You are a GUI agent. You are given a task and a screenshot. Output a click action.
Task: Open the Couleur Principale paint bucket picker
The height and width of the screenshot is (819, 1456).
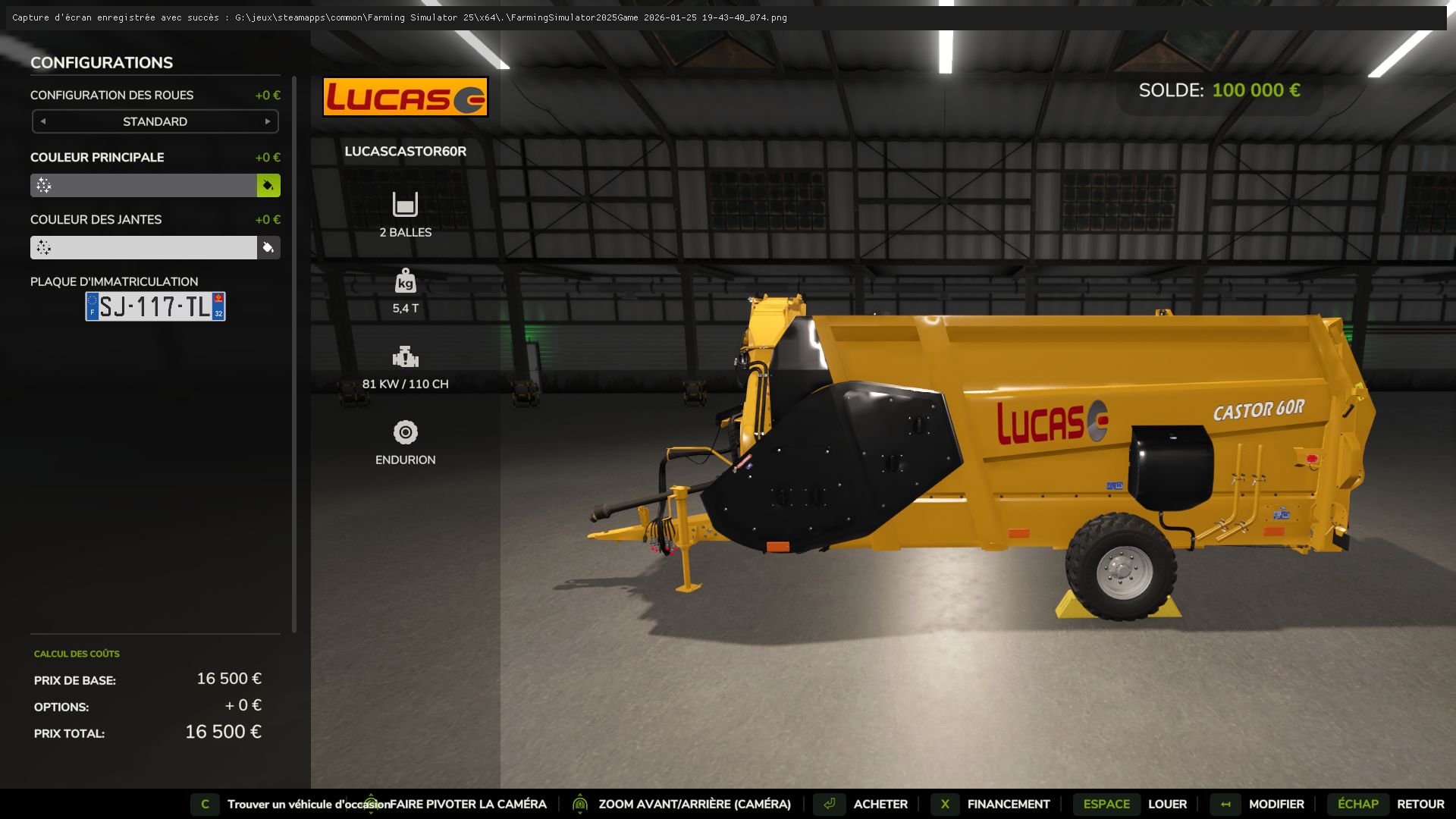coord(268,185)
